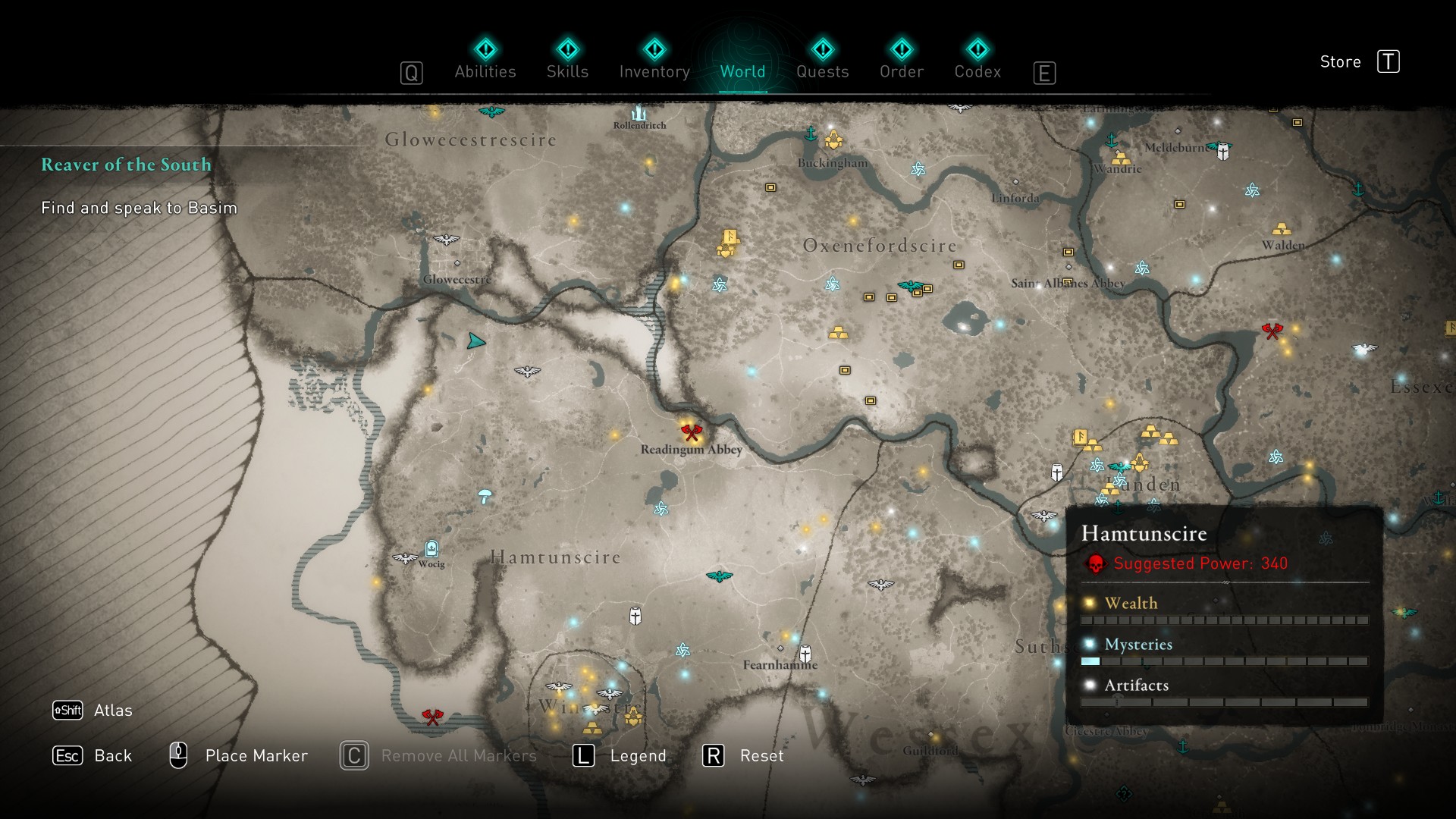1456x819 pixels.
Task: Click the mushroom mystery marker
Action: [485, 497]
